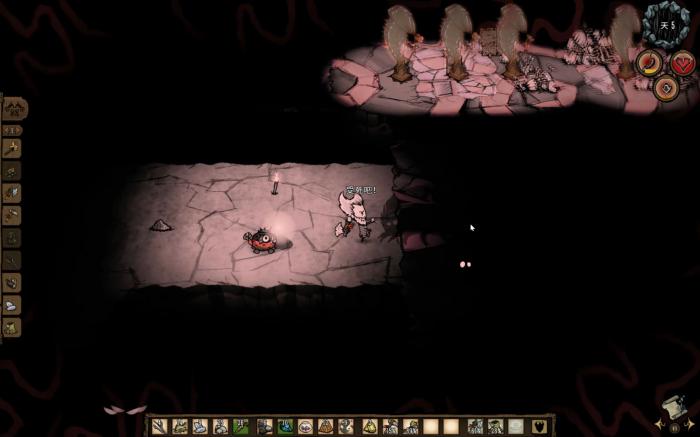Select the large top crafting tab

tap(13, 108)
